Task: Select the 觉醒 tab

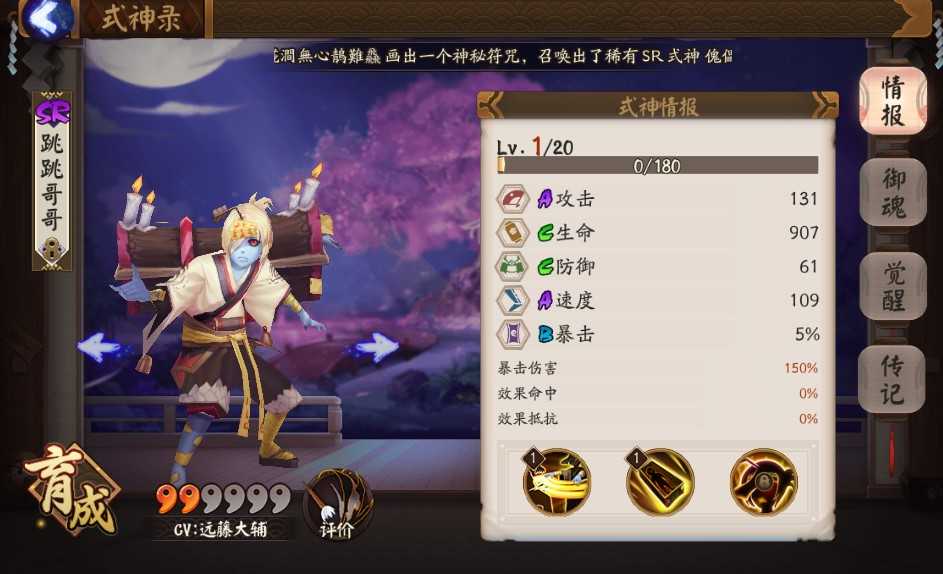Action: click(x=891, y=286)
